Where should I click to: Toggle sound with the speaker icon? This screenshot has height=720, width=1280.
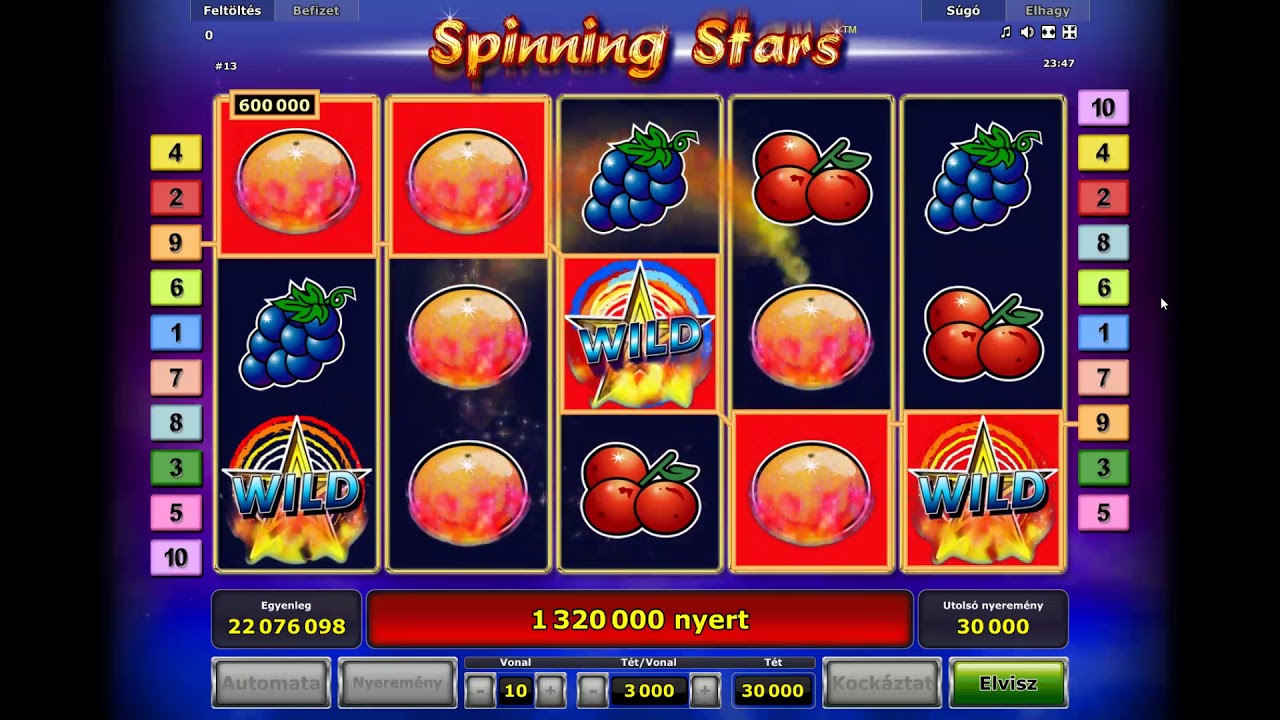1027,33
